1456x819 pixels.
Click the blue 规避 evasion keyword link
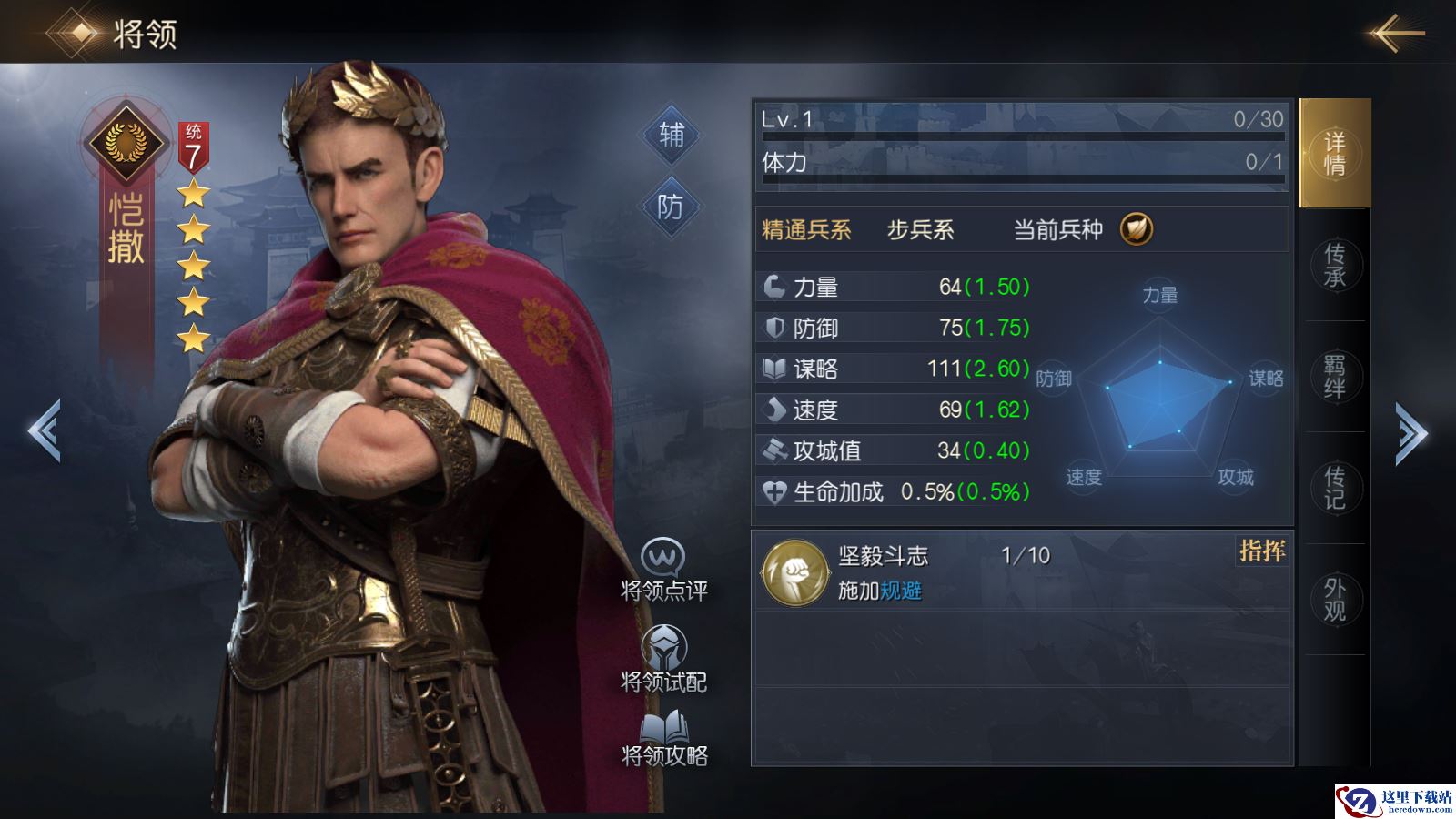(x=901, y=591)
